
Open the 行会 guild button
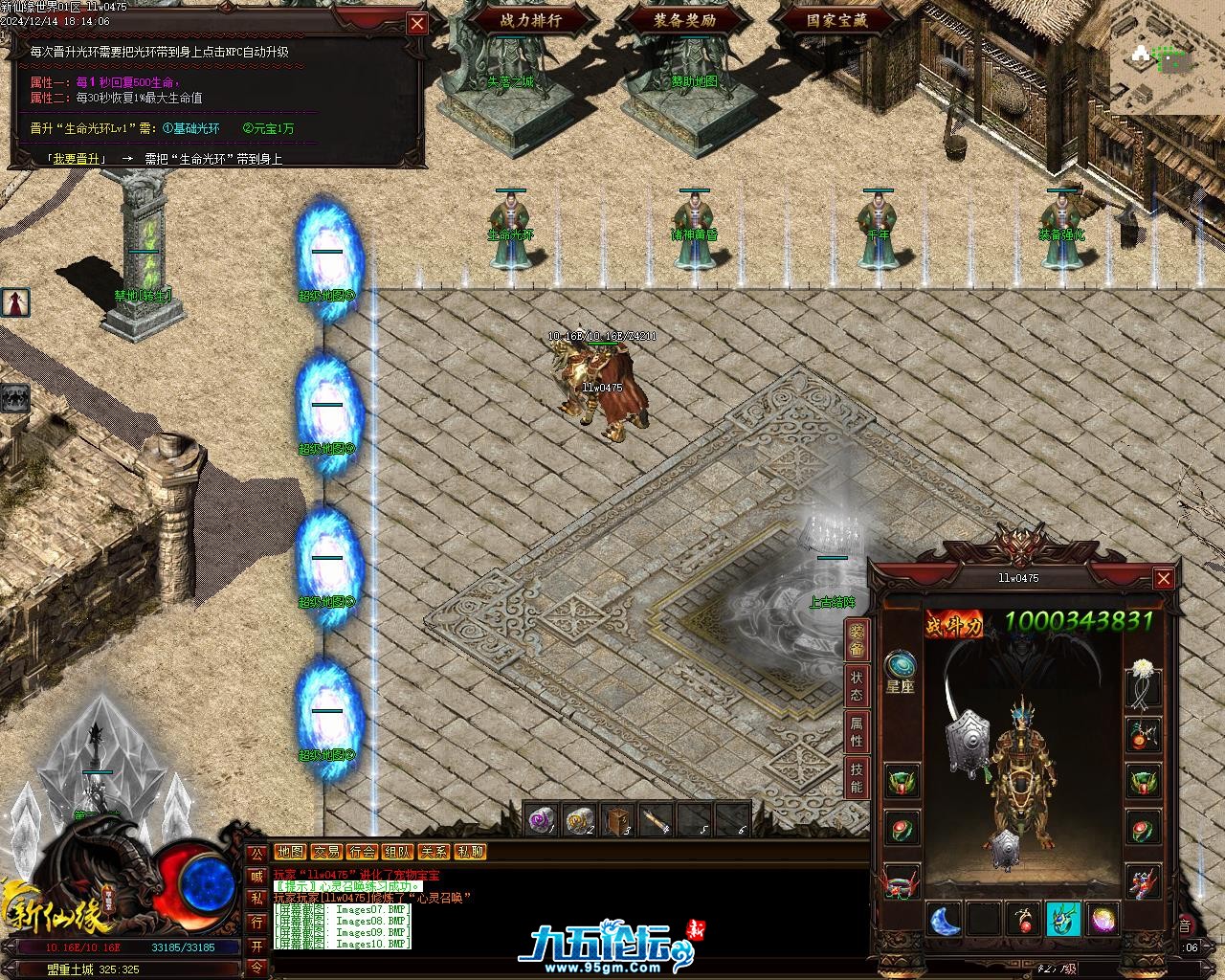point(362,852)
